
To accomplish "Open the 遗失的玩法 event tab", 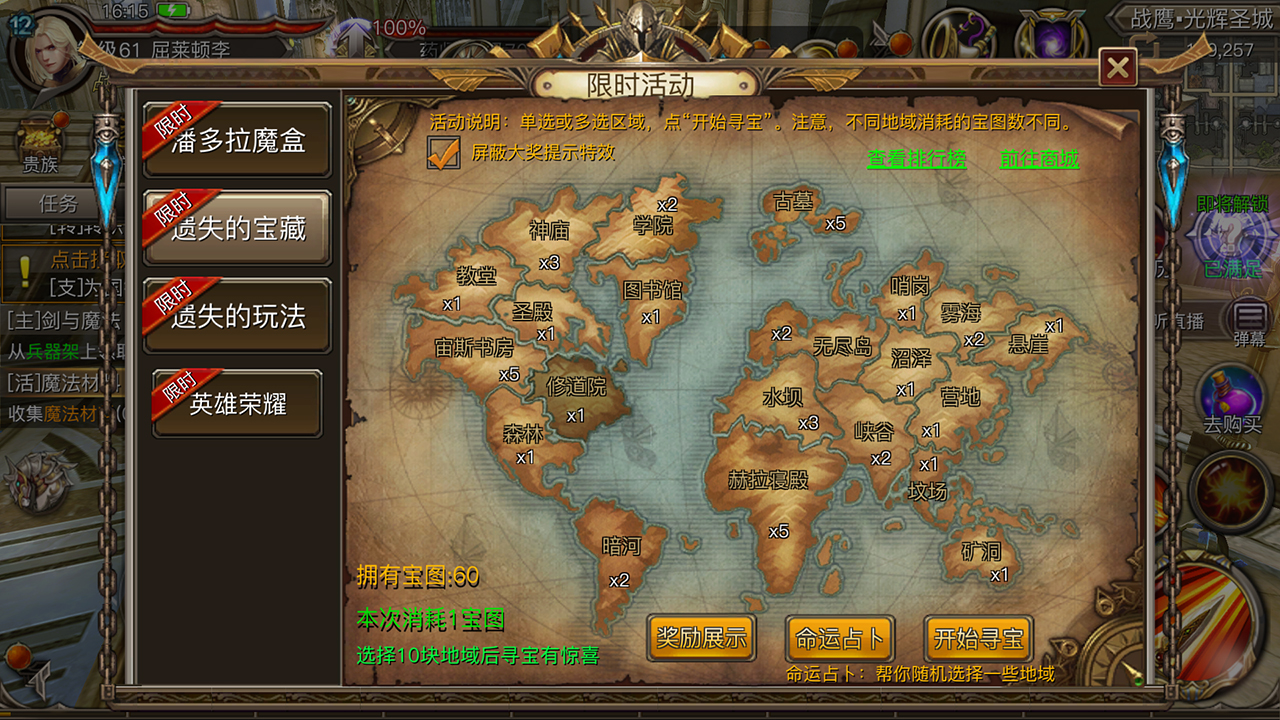I will [237, 316].
